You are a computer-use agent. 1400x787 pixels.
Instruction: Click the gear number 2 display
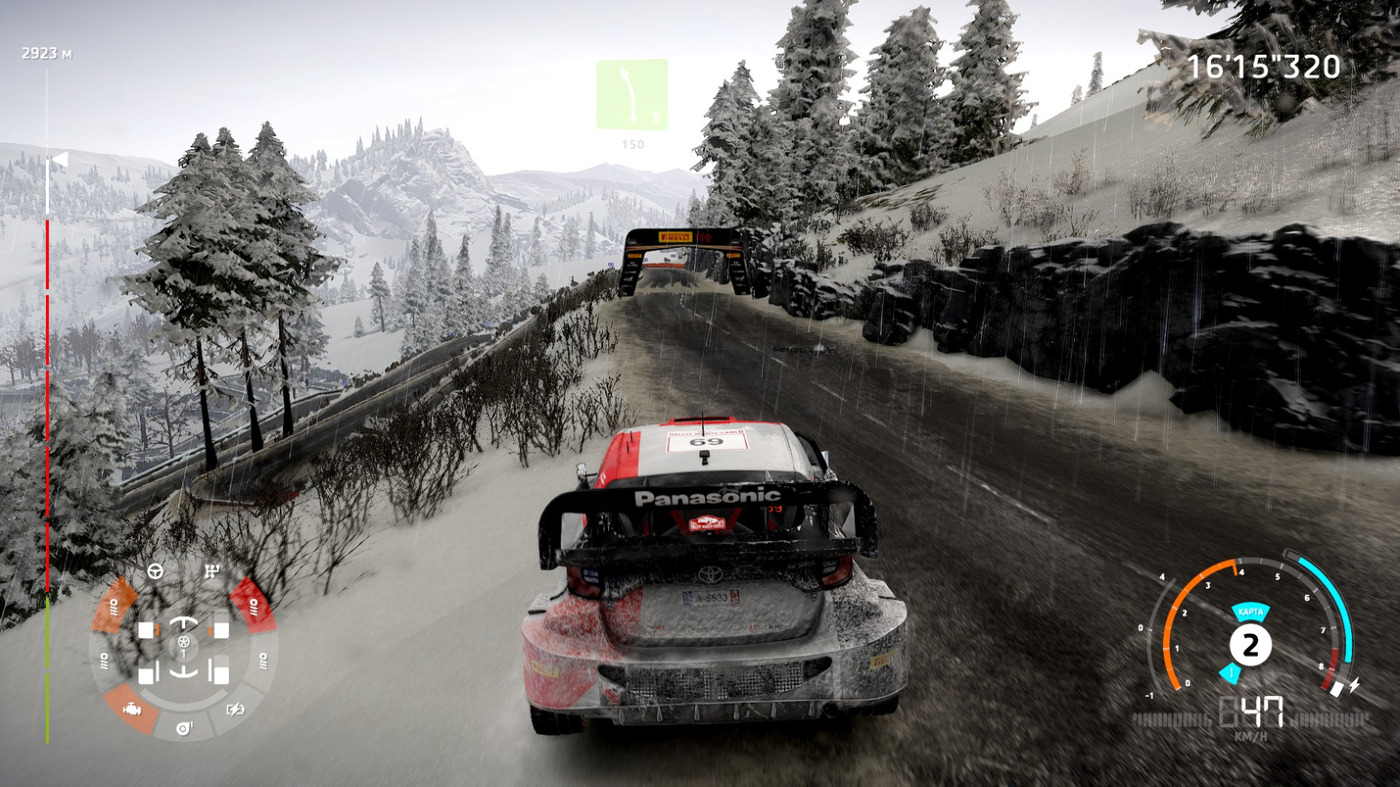1250,645
